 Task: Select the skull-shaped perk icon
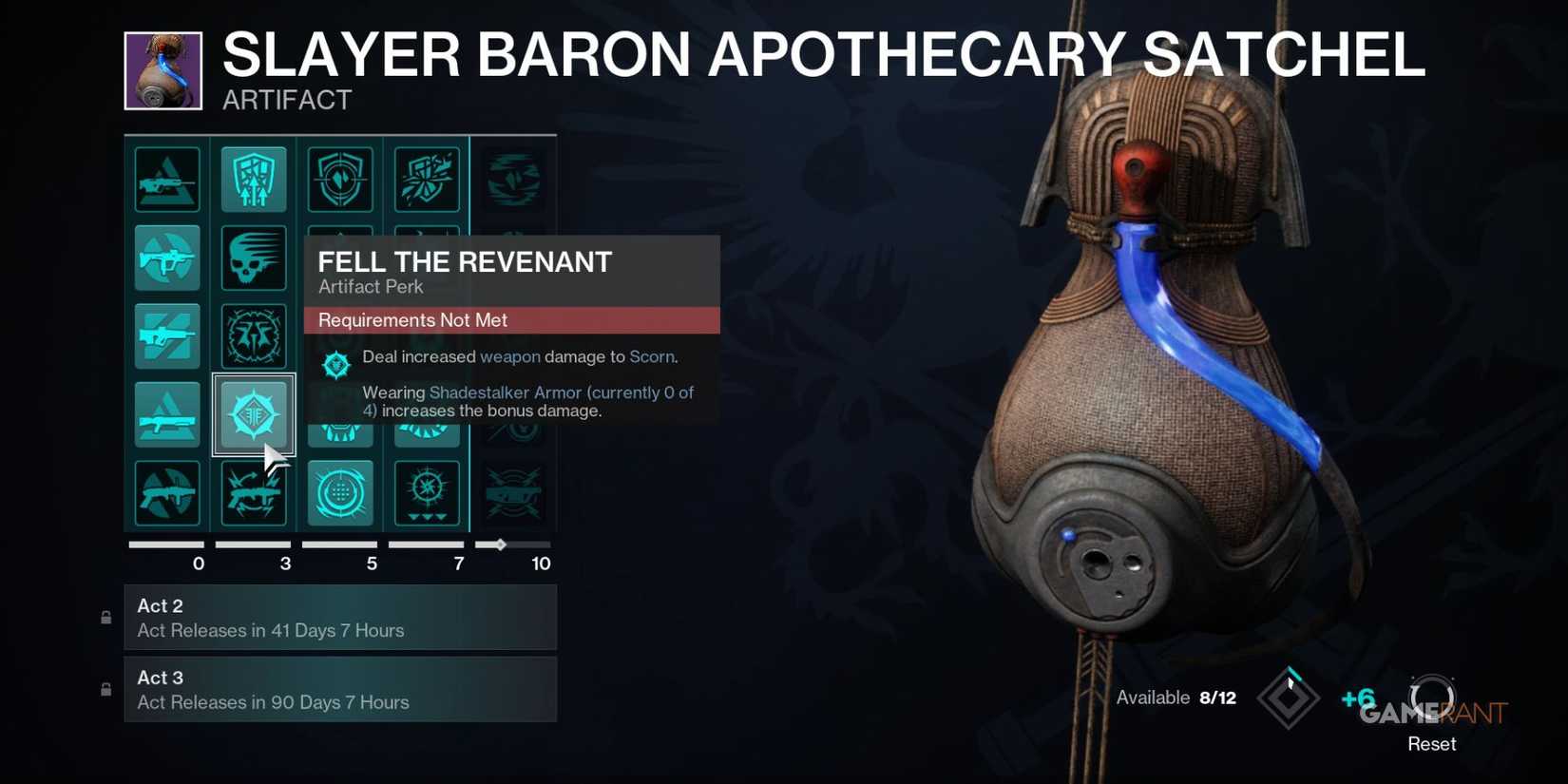click(254, 258)
